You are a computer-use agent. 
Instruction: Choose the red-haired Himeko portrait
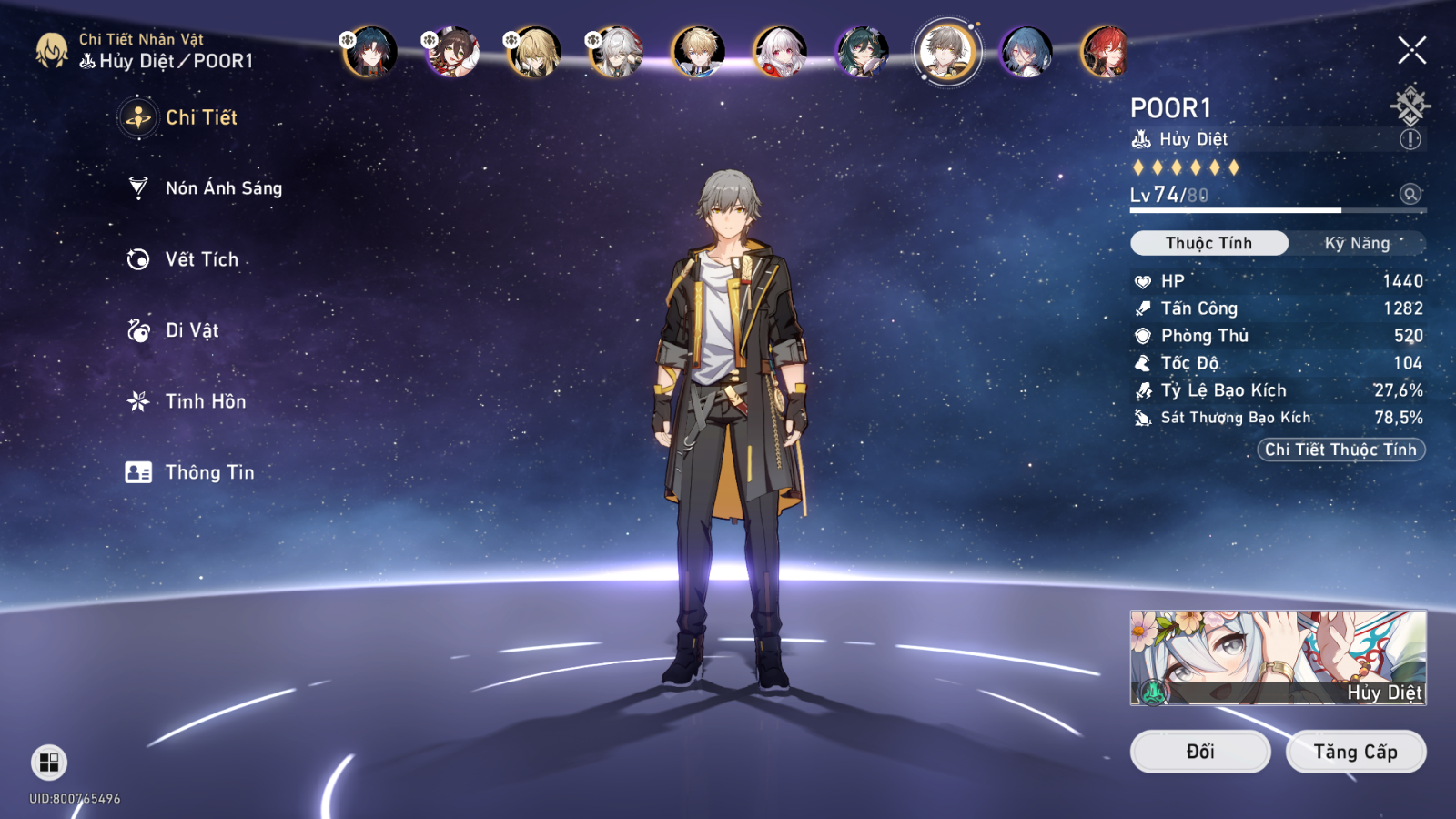point(1105,51)
